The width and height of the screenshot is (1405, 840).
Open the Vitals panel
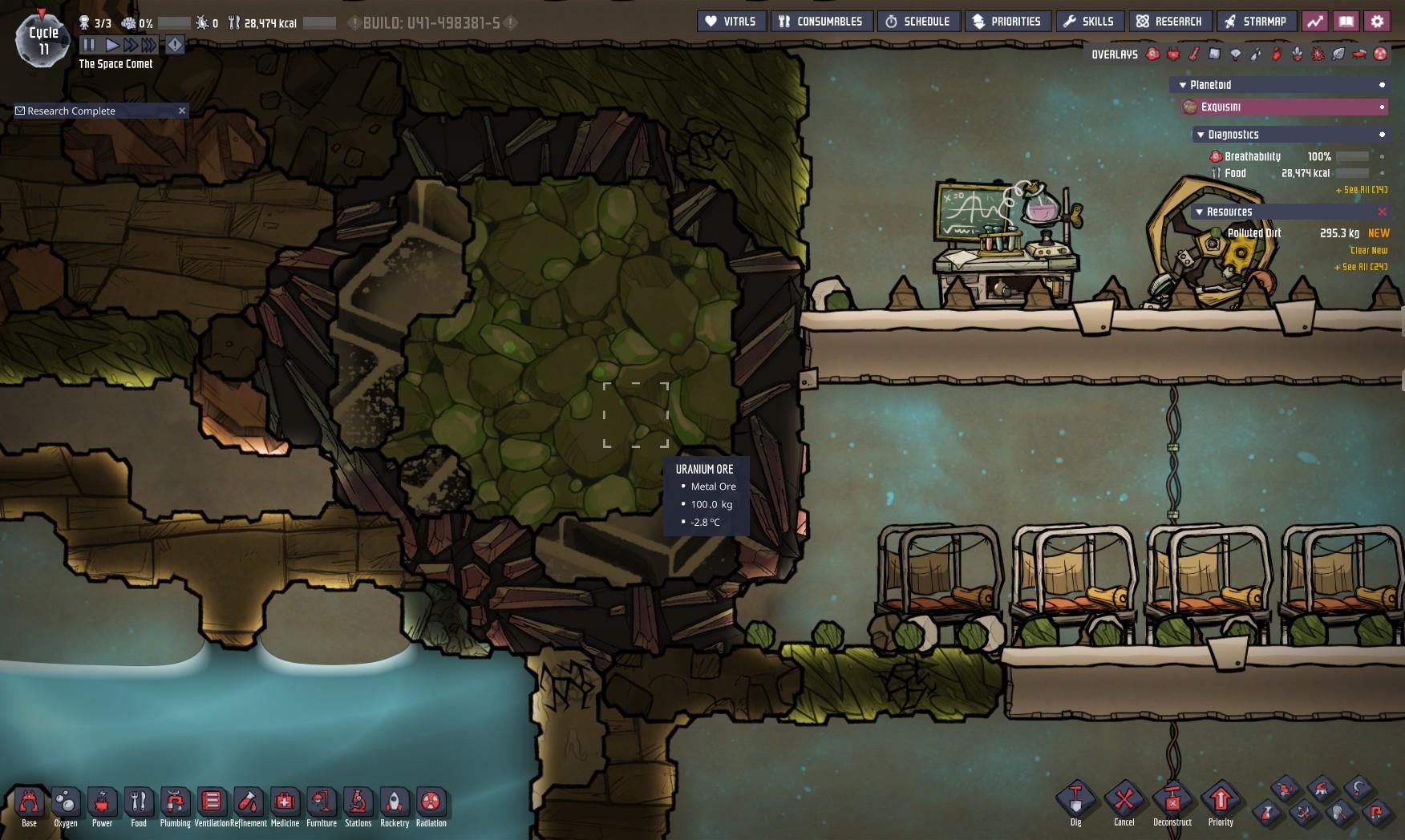click(731, 22)
